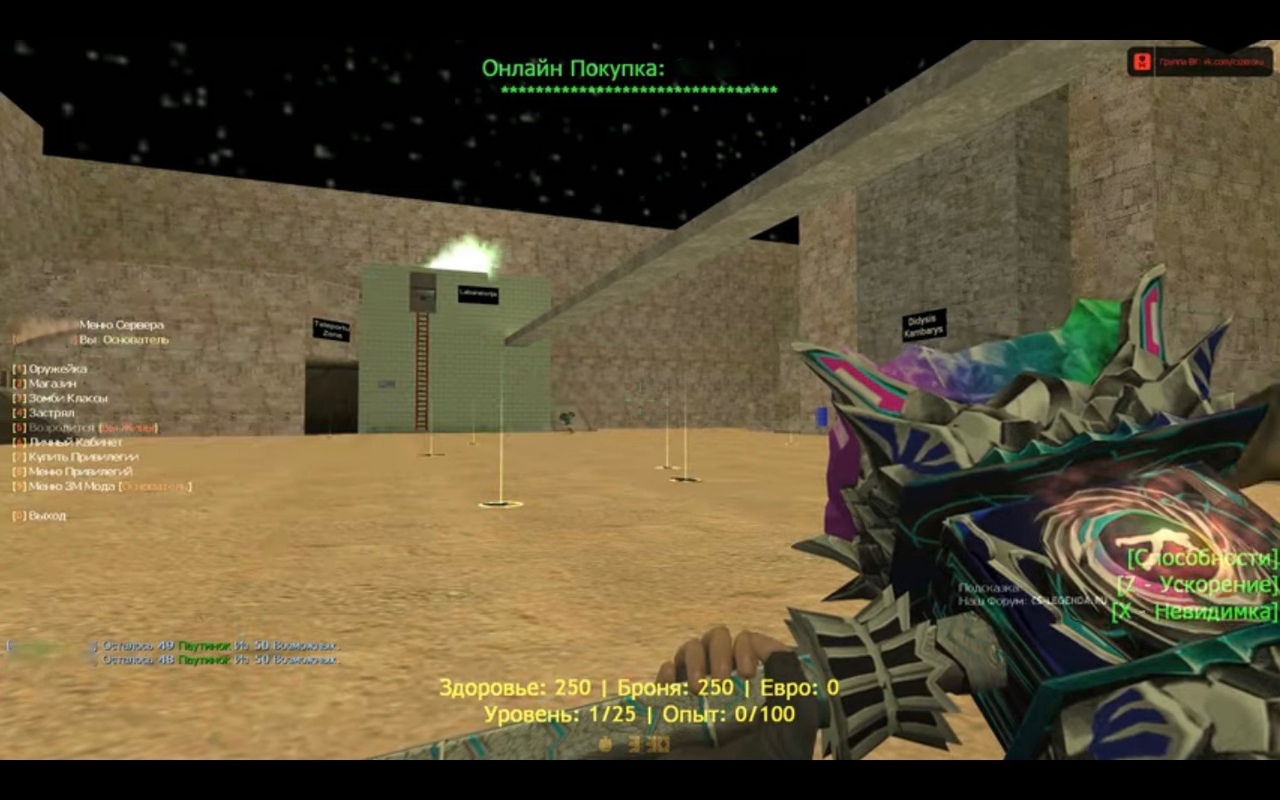1280x800 pixels.
Task: Click the Застрял unstuck option
Action: [52, 413]
